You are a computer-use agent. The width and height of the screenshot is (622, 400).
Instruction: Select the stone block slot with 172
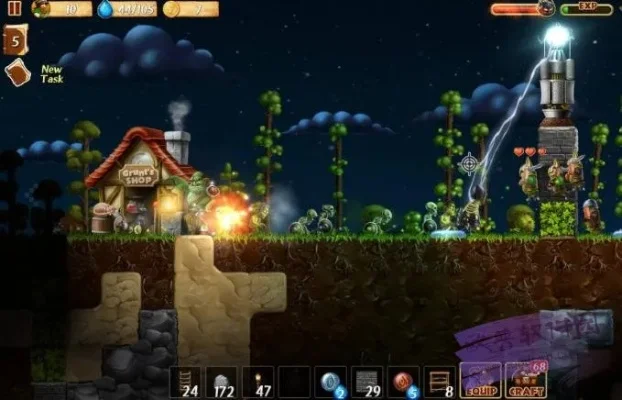pos(222,382)
